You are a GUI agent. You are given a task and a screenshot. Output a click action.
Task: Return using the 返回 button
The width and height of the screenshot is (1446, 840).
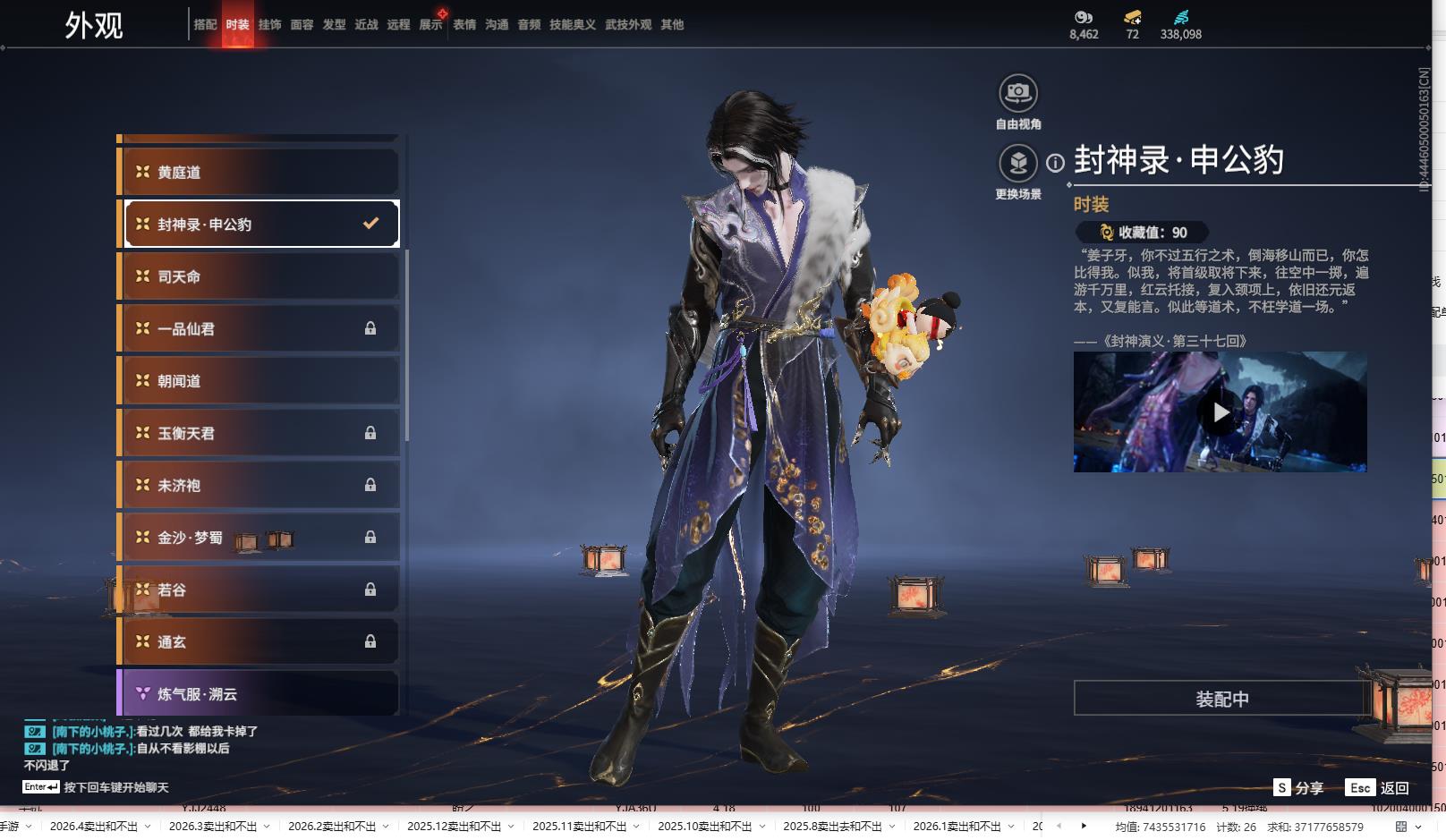click(1379, 787)
